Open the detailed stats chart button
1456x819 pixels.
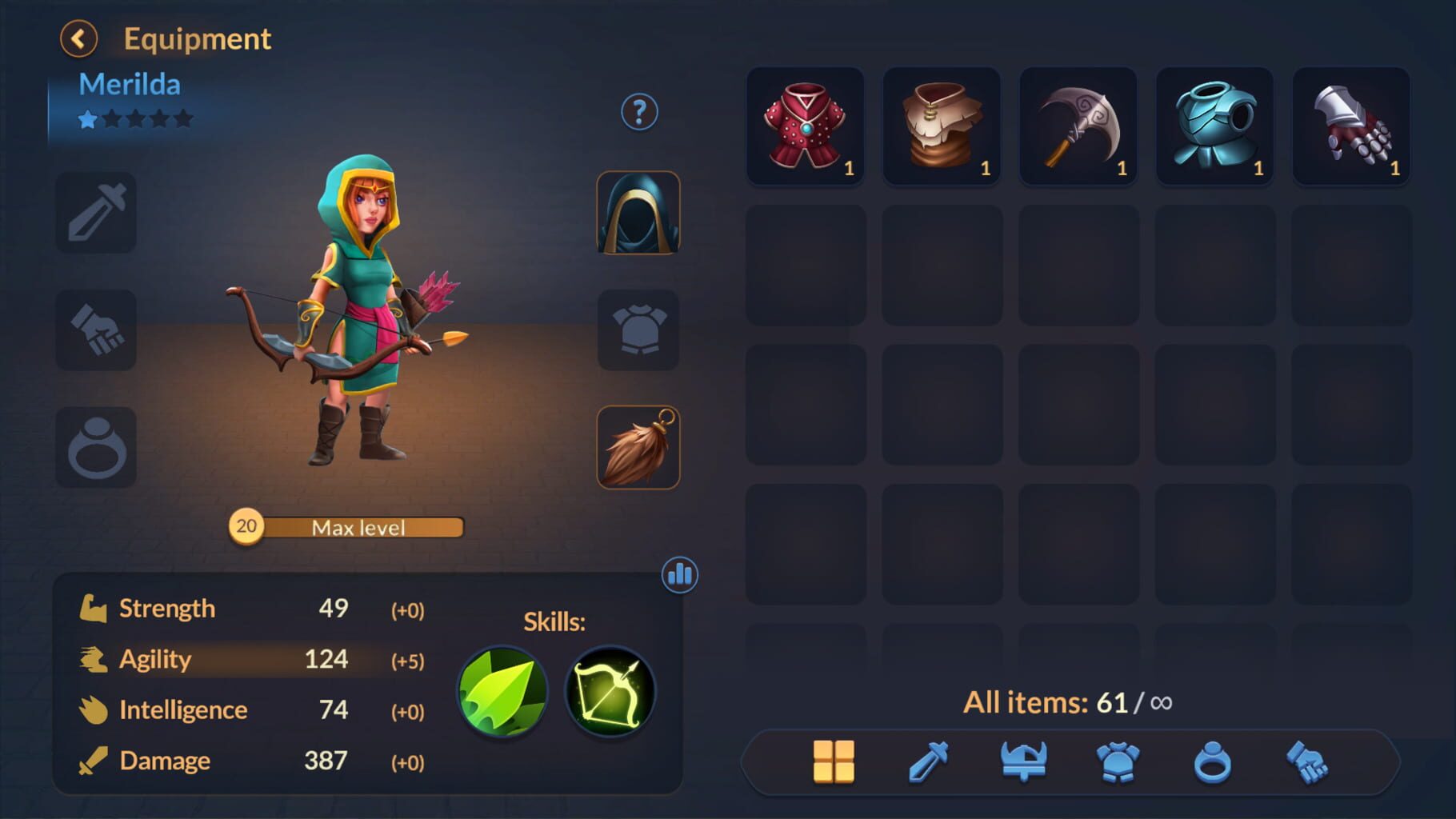coord(680,574)
